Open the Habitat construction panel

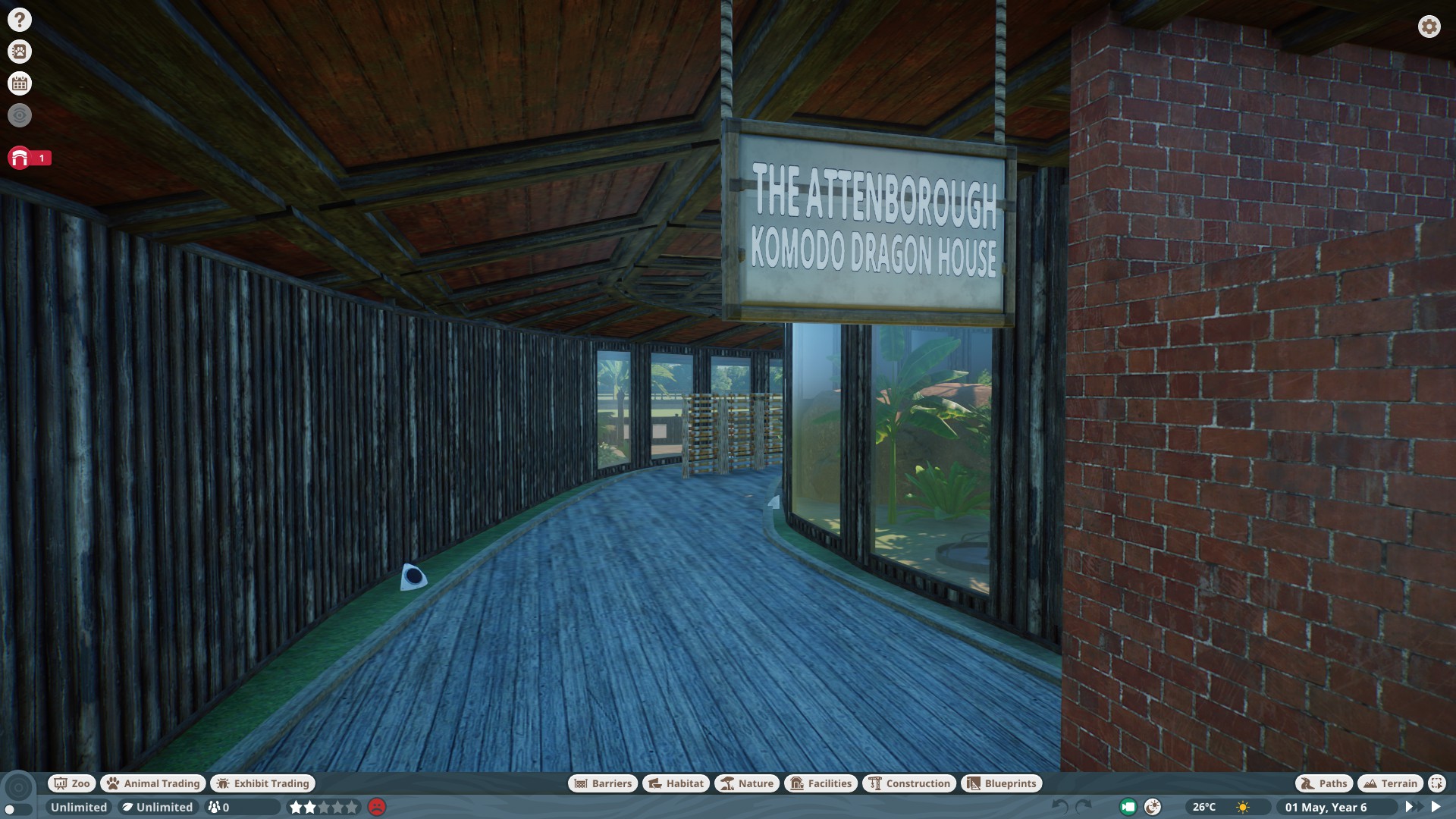[675, 783]
